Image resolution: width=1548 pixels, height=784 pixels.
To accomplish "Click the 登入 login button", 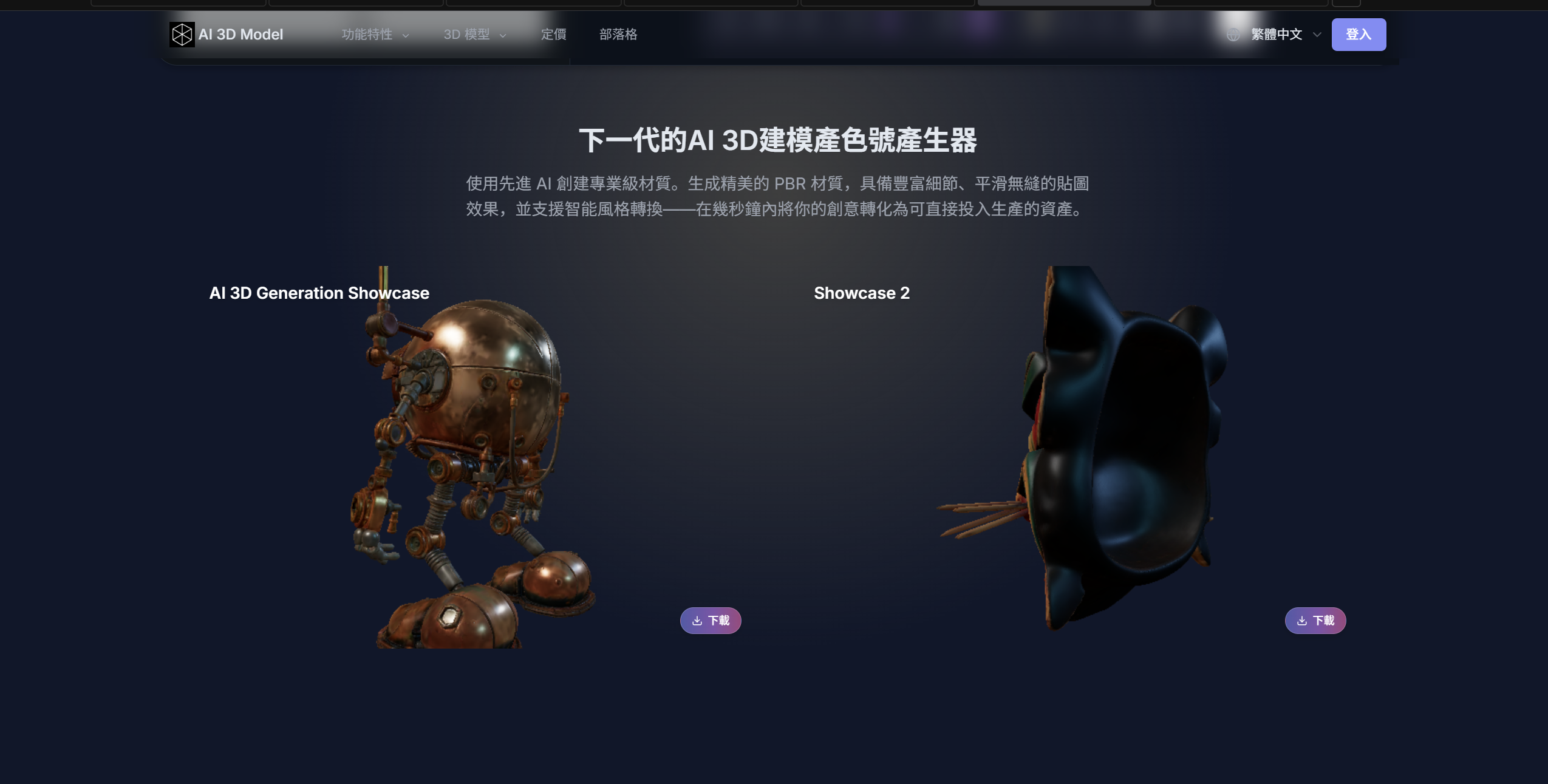I will [1359, 34].
